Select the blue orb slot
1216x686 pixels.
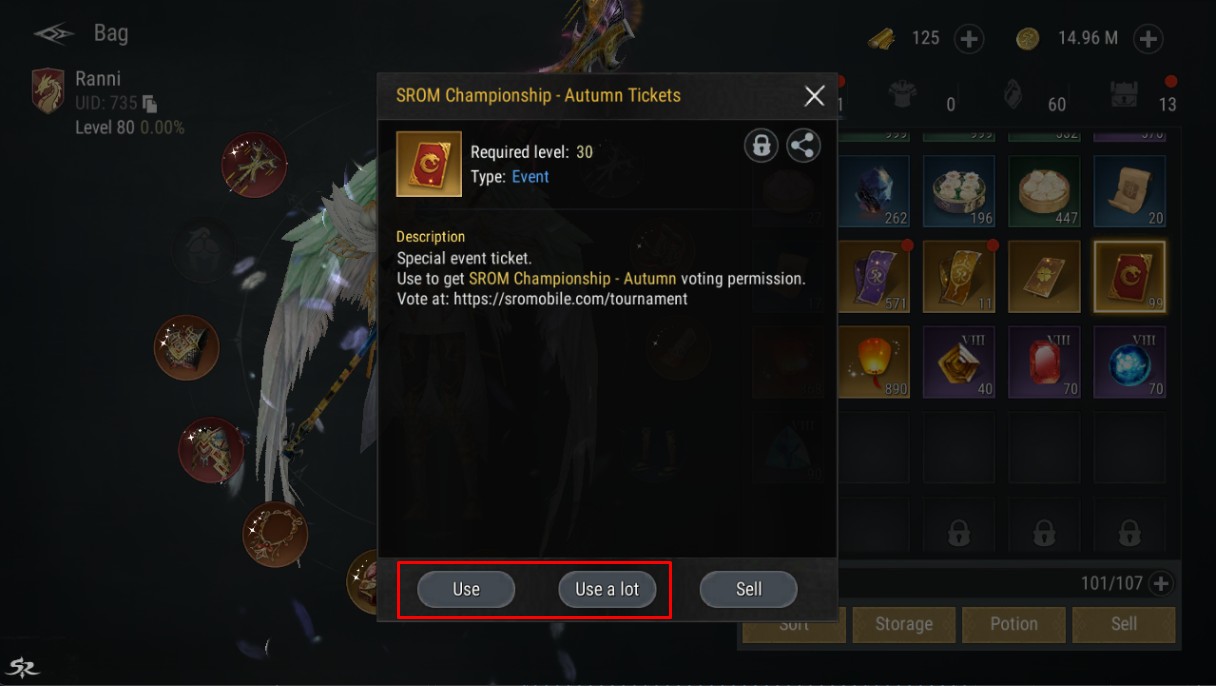(x=1129, y=362)
